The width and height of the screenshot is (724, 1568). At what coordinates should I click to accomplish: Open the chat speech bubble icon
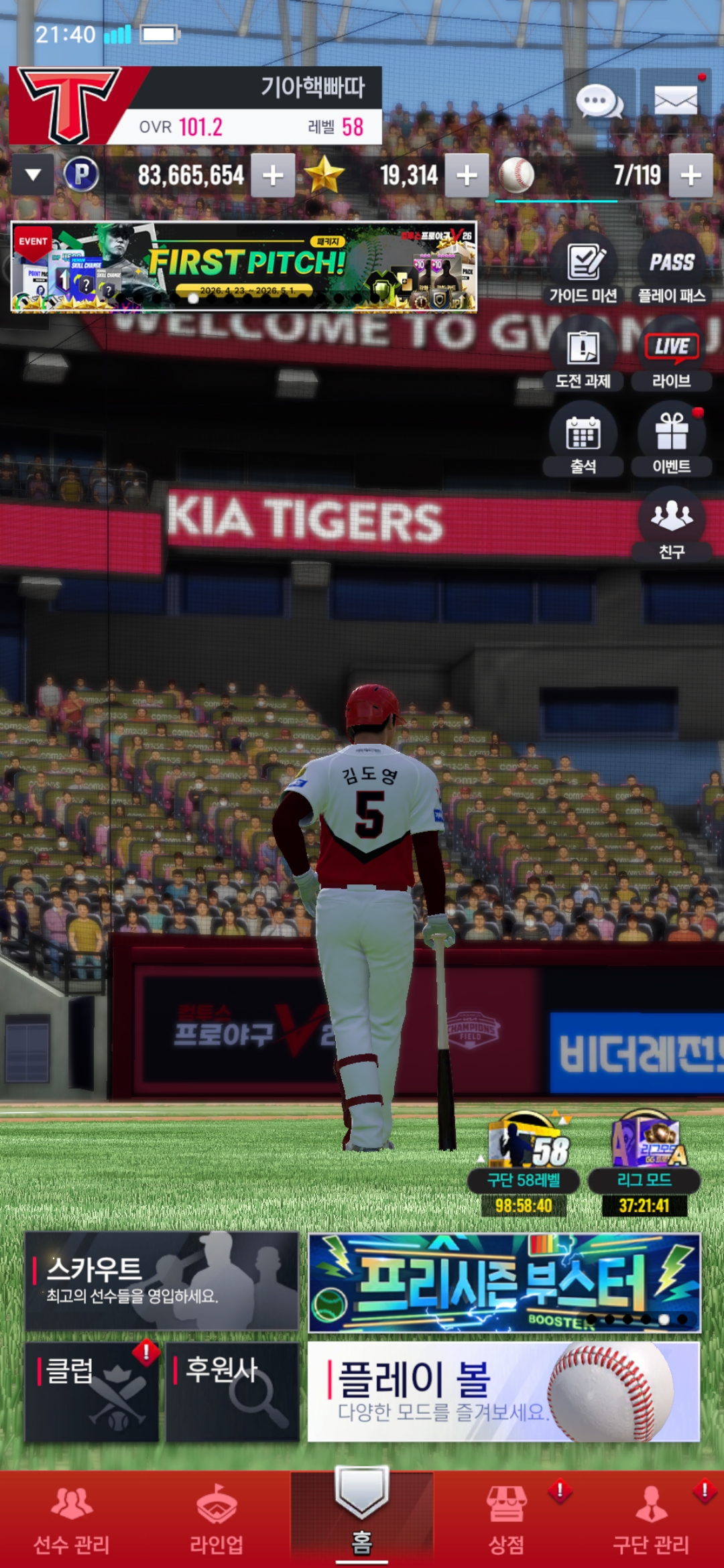point(599,101)
